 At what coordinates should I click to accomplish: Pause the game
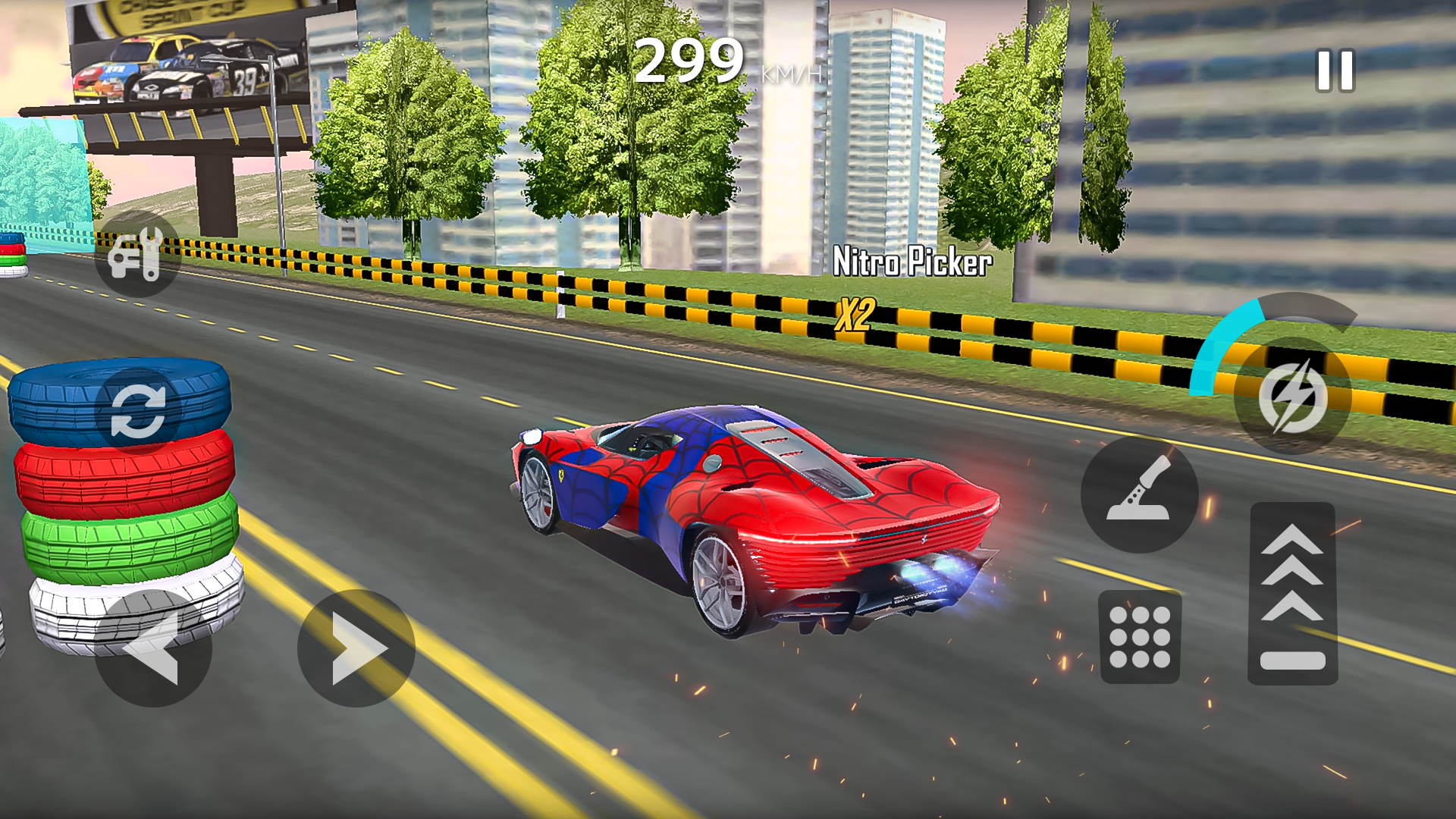point(1335,71)
